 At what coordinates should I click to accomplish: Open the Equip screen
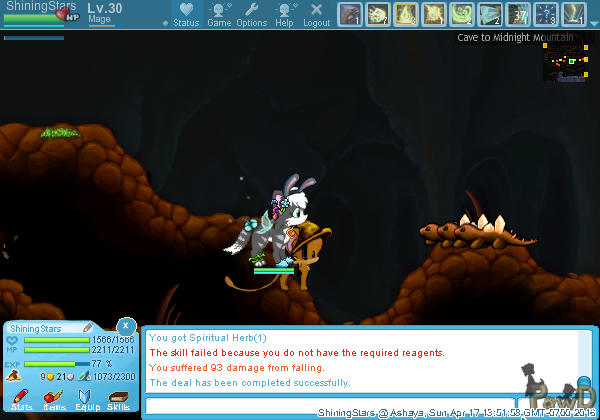(86, 399)
